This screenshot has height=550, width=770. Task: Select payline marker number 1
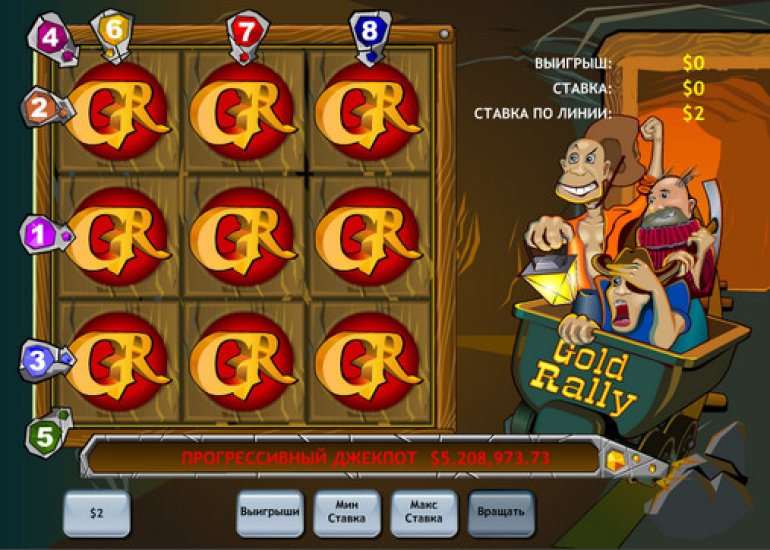coord(41,236)
